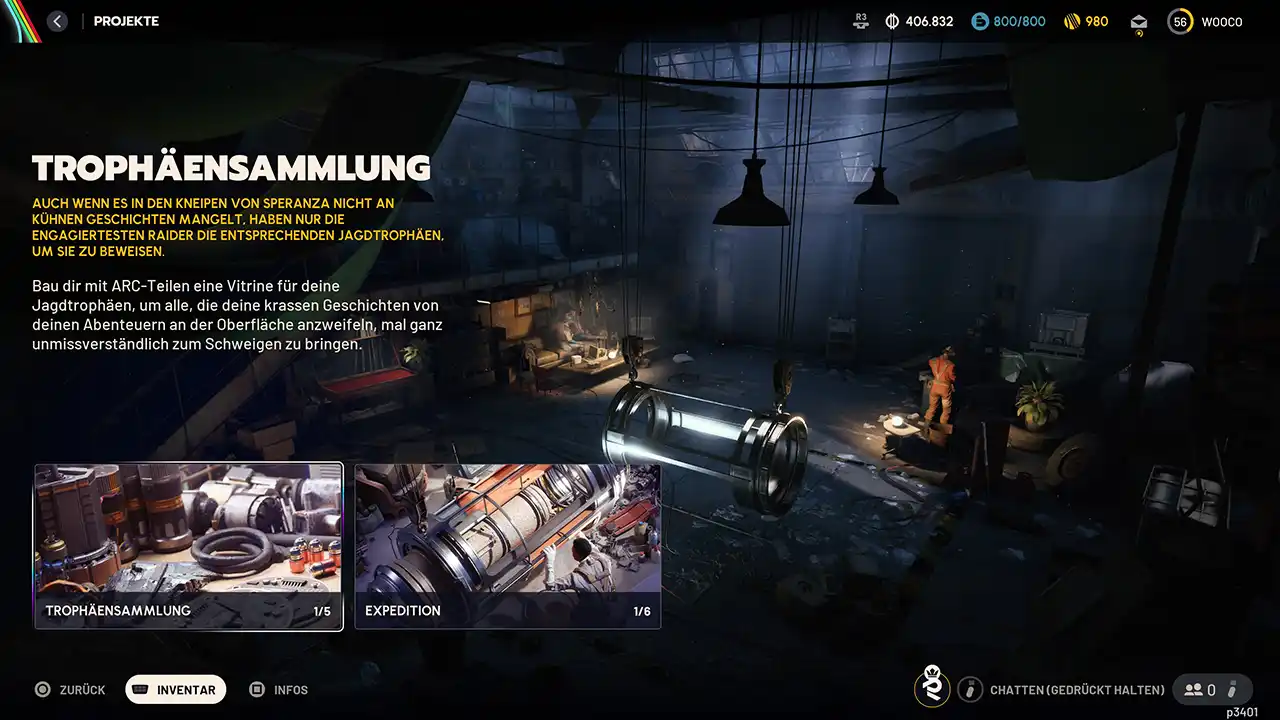Click the crowned player emblem icon

coord(932,688)
